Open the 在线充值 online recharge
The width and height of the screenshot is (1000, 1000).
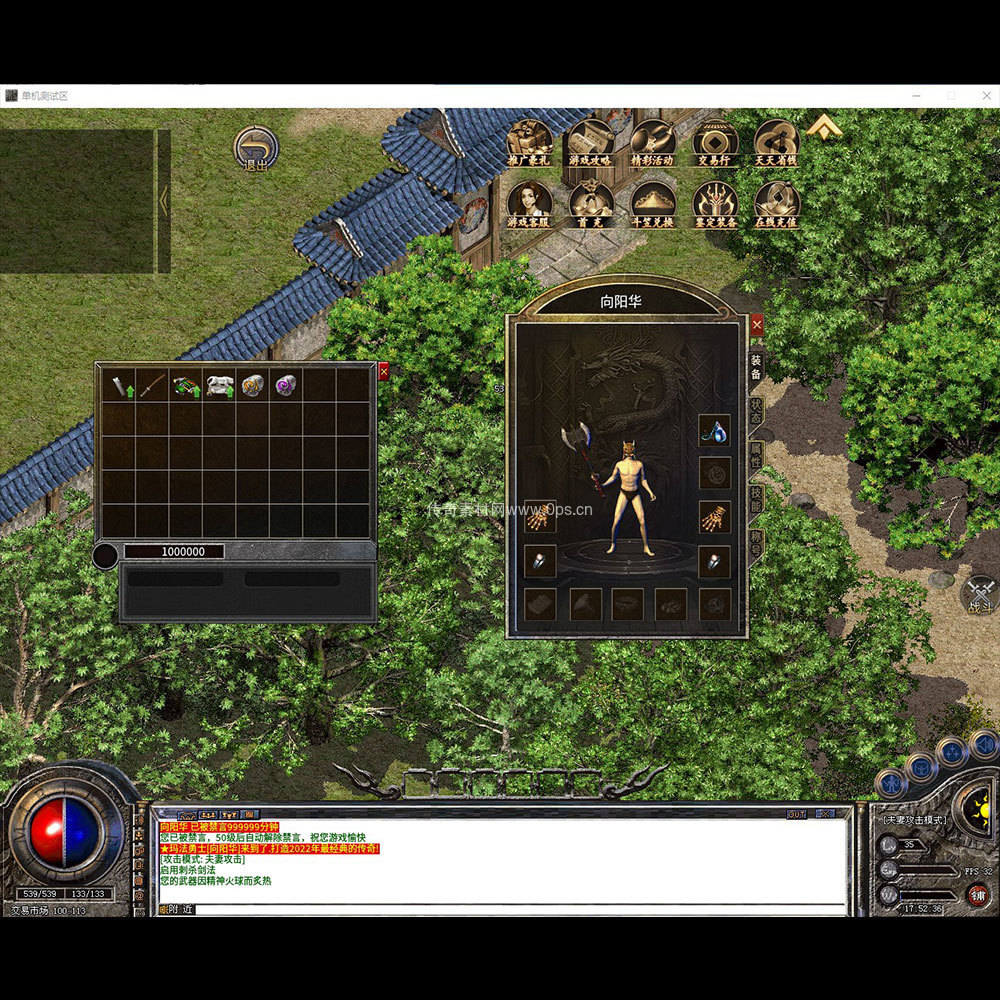tap(776, 203)
